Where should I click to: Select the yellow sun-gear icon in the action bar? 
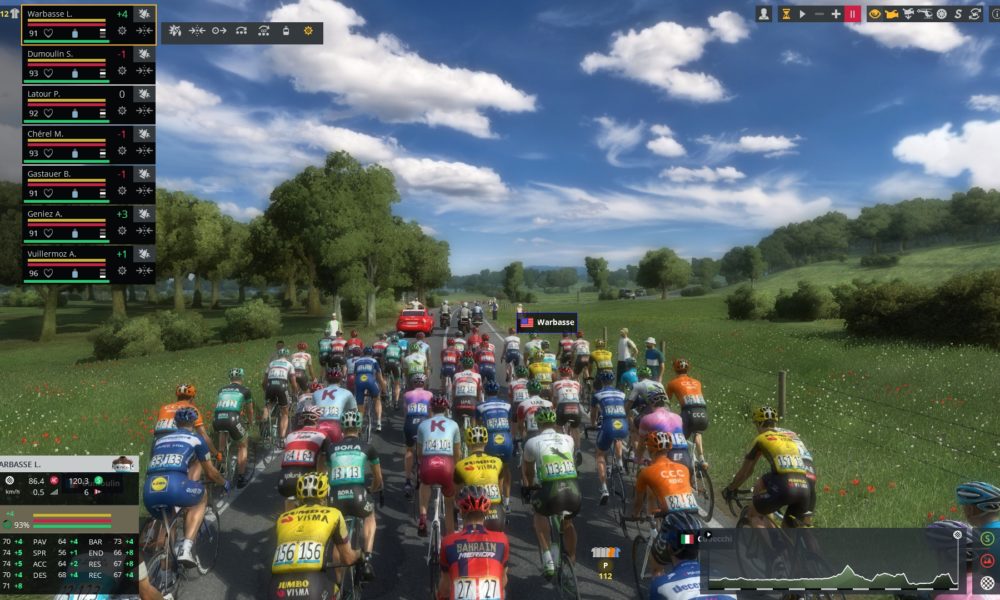[x=308, y=31]
